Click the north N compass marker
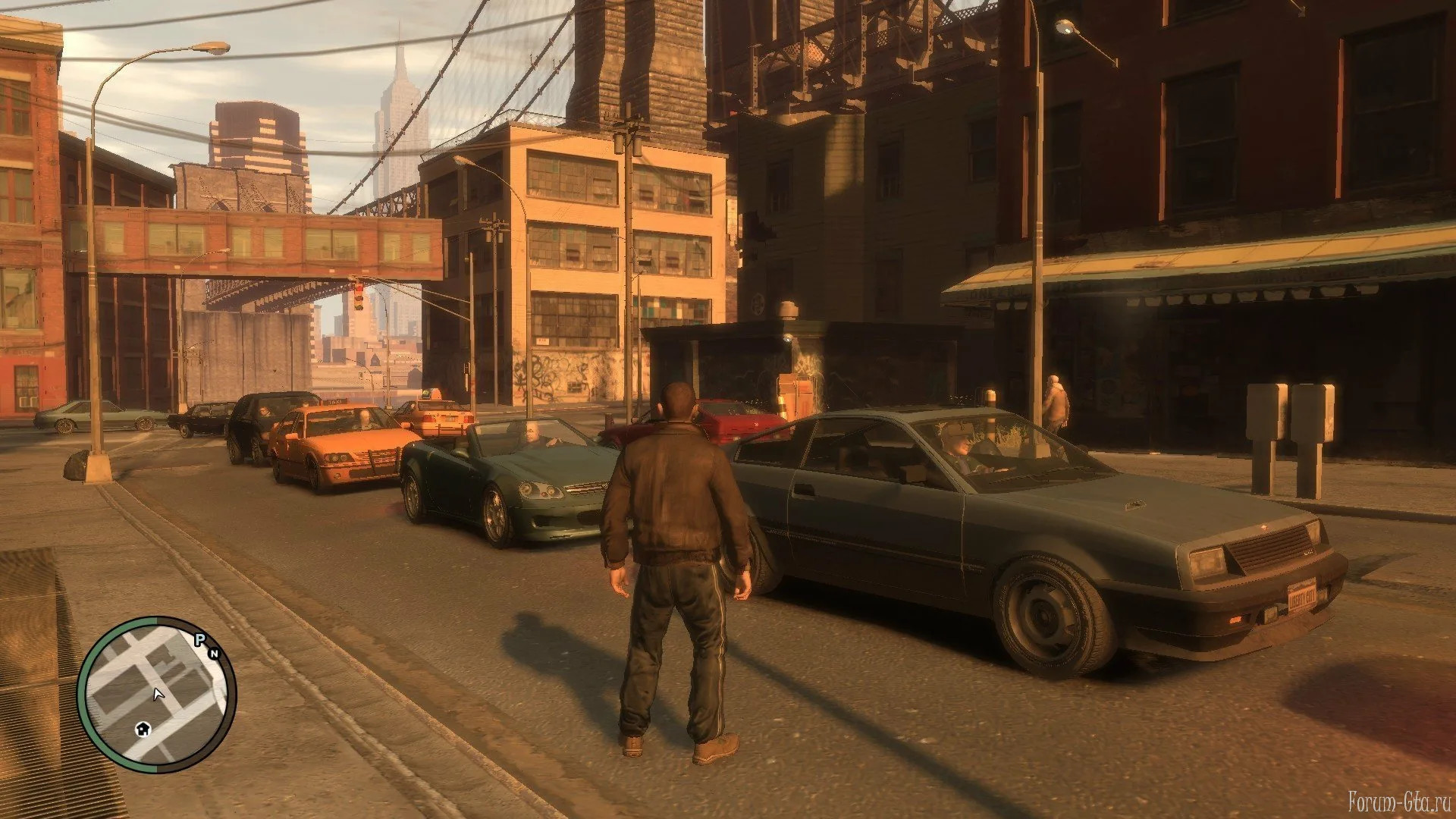 (x=214, y=653)
